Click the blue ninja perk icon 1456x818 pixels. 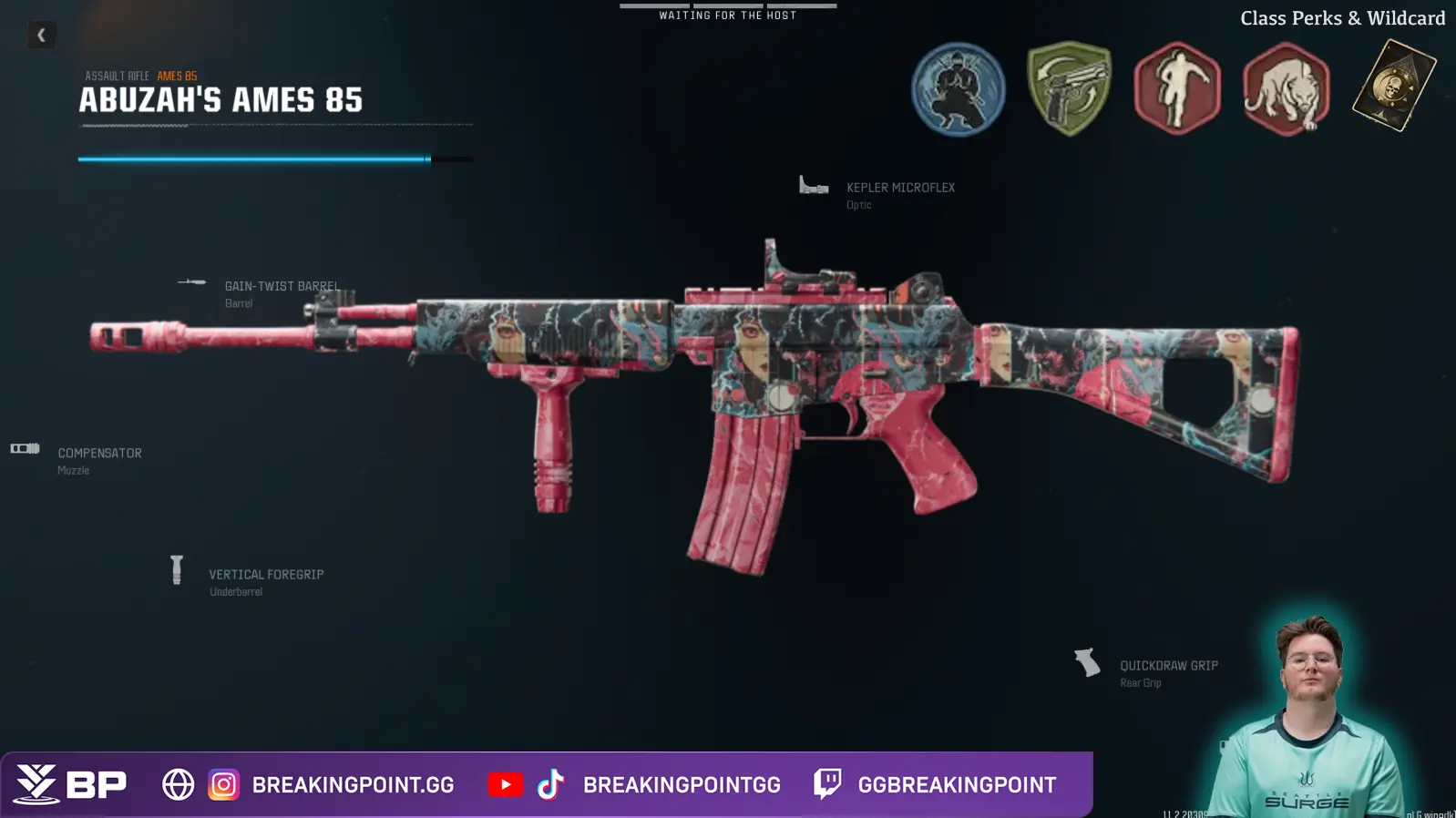958,89
